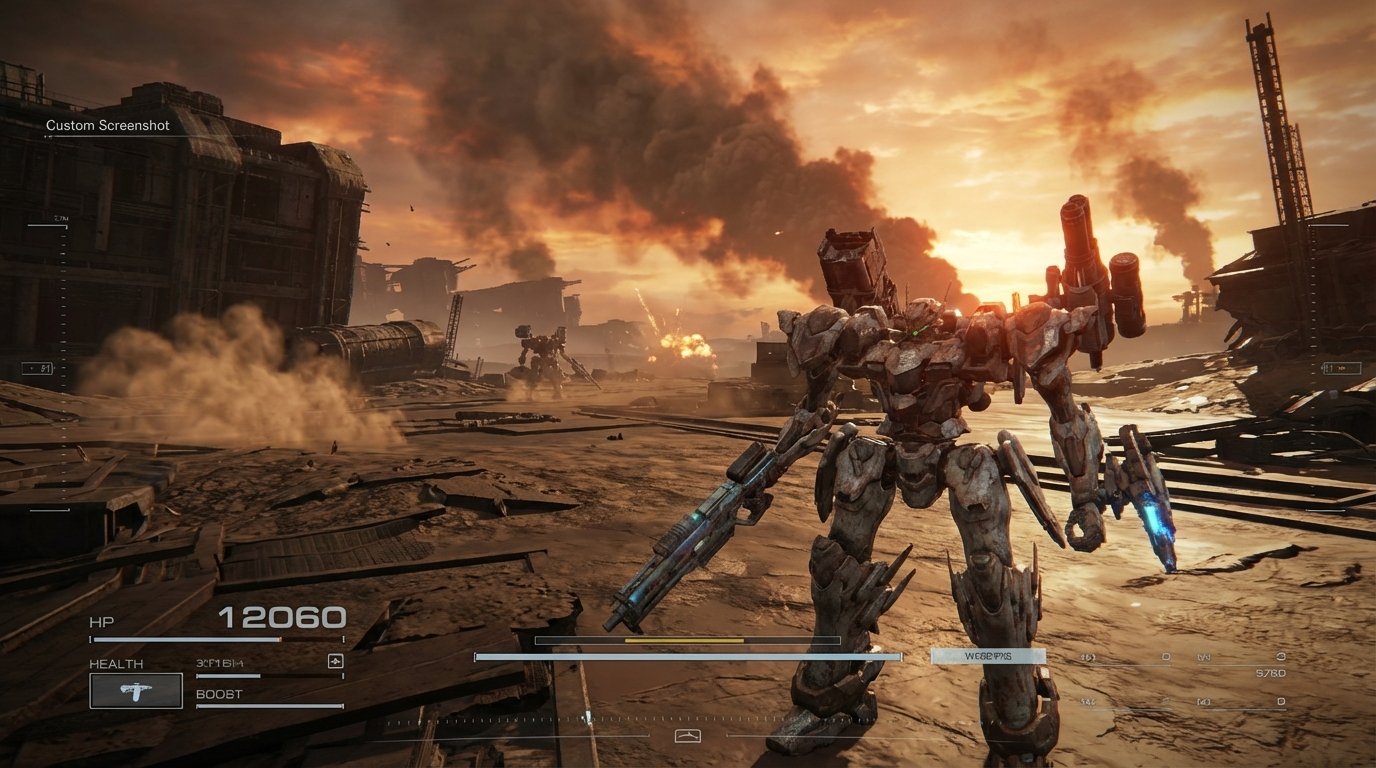1376x768 pixels.
Task: Click the left ammo counter icon
Action: (1086, 657)
